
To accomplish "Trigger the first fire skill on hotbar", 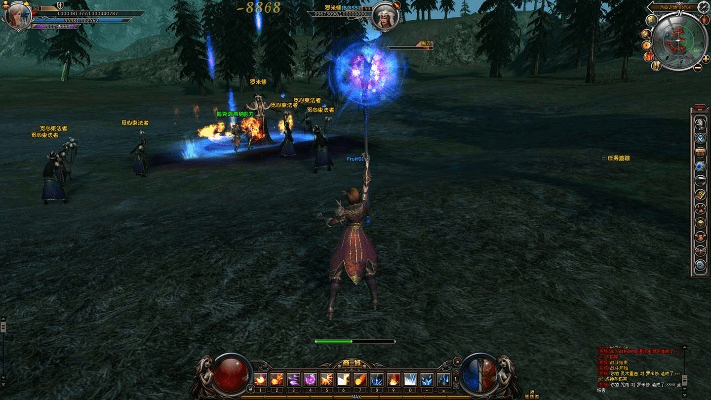I will 262,379.
